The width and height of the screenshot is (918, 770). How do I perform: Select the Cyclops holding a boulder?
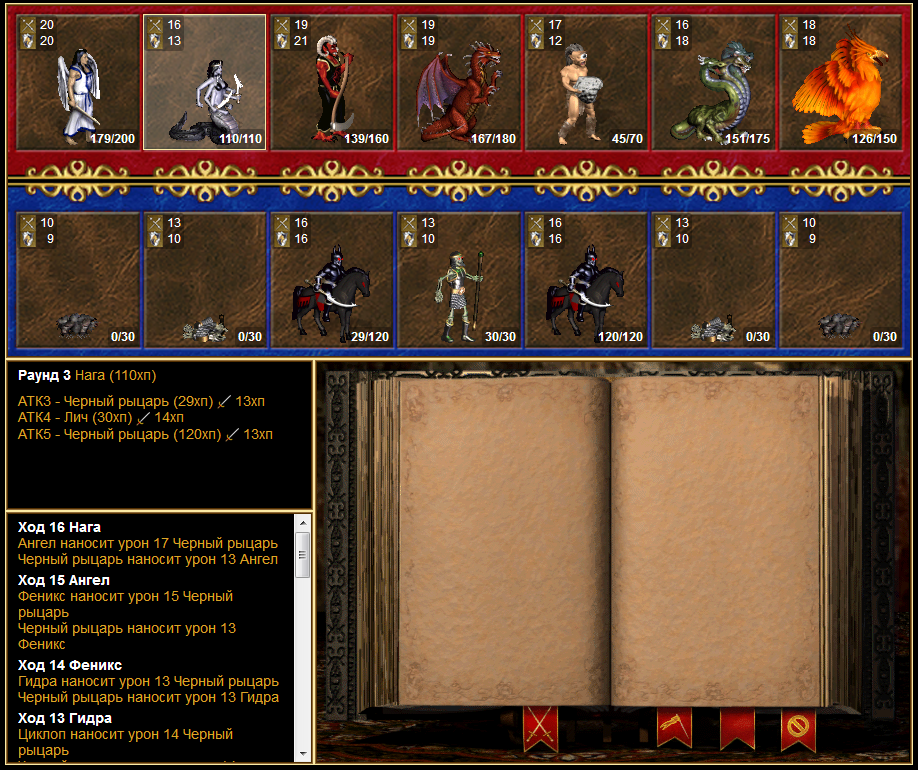[586, 82]
